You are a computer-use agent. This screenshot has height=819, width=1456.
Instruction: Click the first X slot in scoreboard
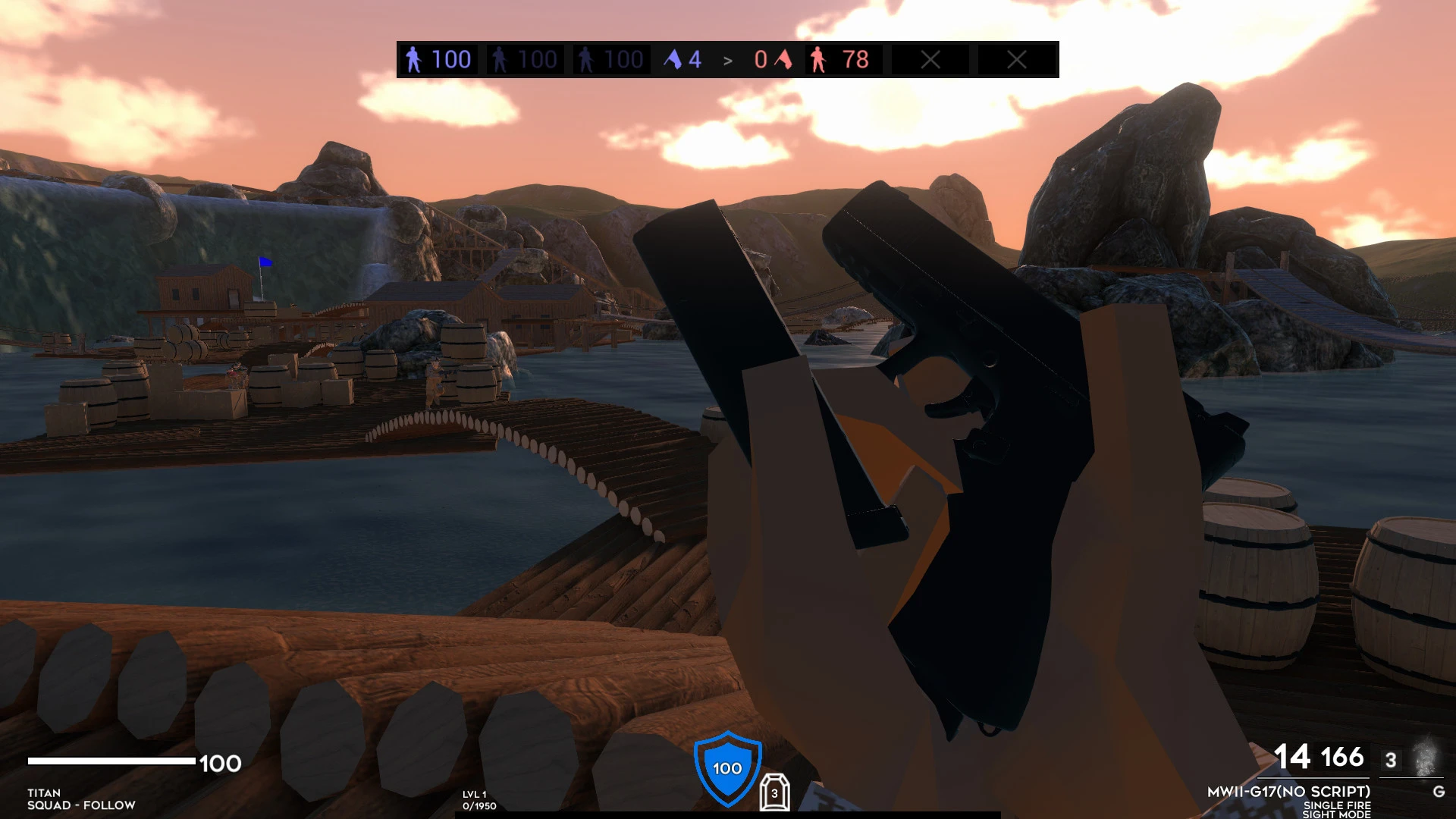click(930, 58)
